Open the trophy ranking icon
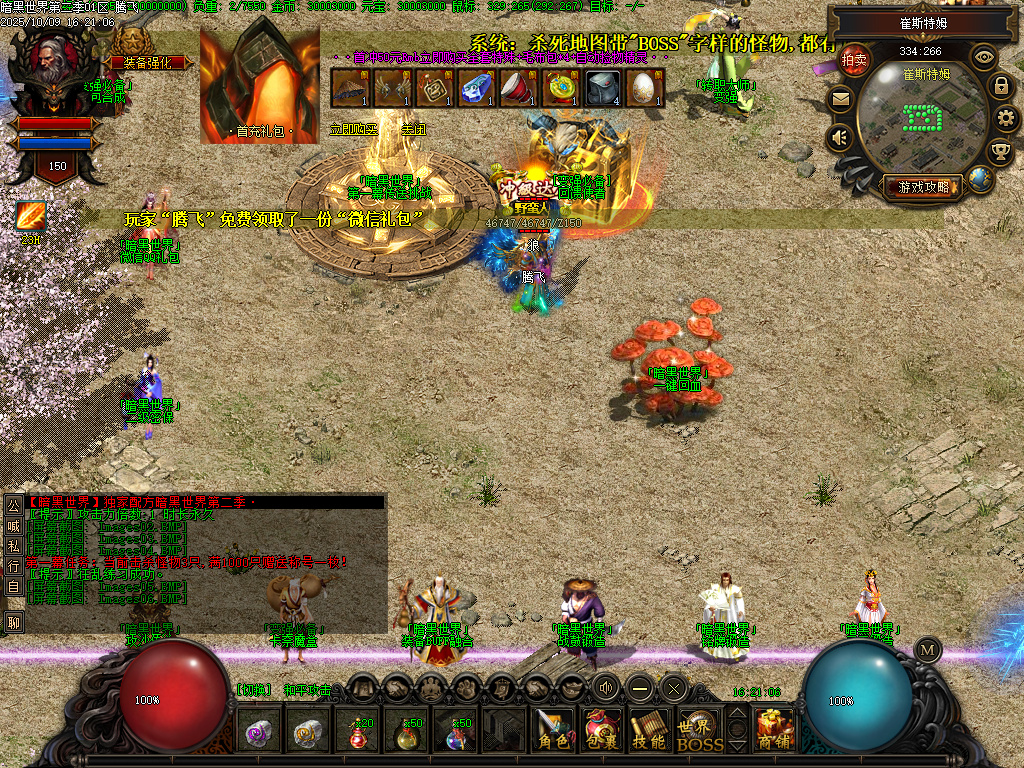1024x768 pixels. (999, 152)
